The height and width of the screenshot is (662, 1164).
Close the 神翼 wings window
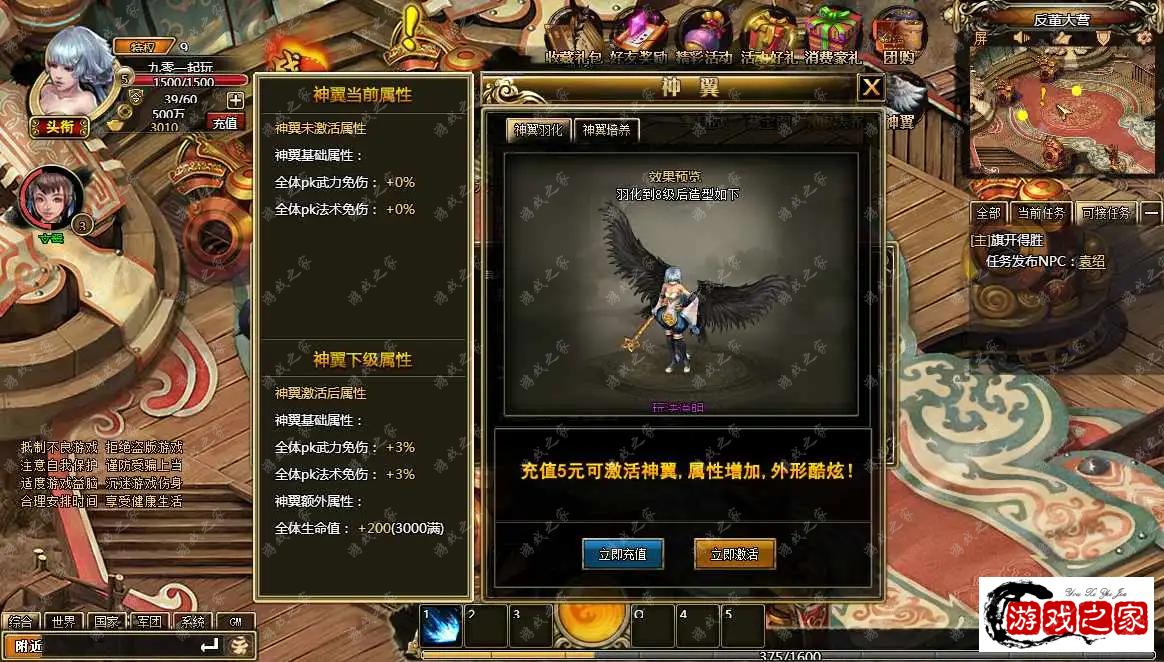pyautogui.click(x=871, y=88)
